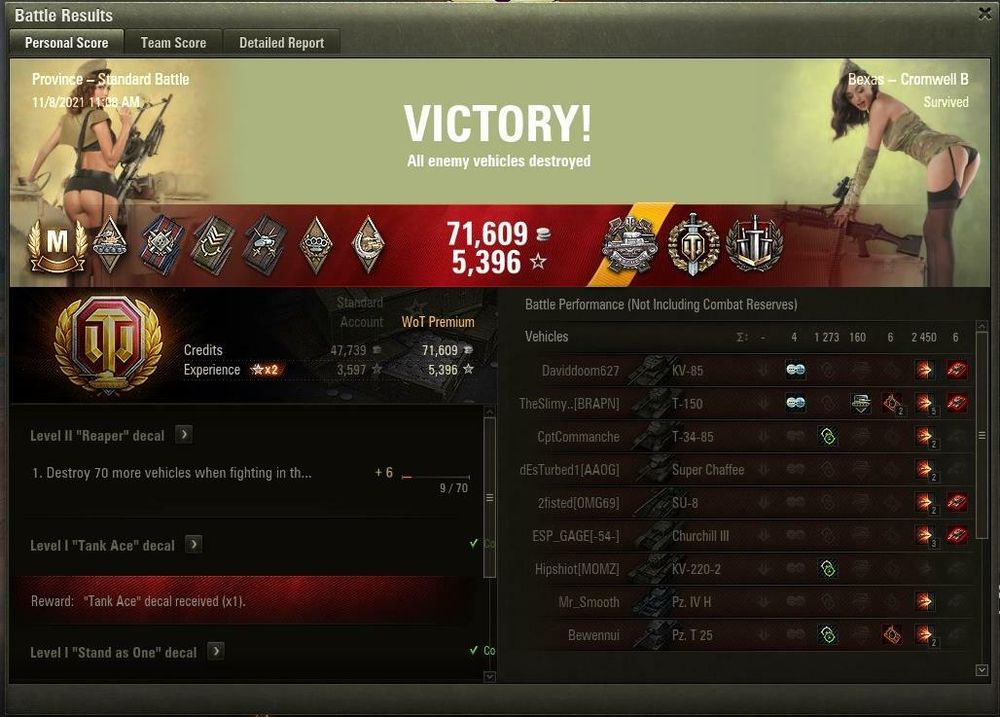The height and width of the screenshot is (717, 1000).
Task: Expand the Level II "Reaper" decal mission
Action: point(184,435)
